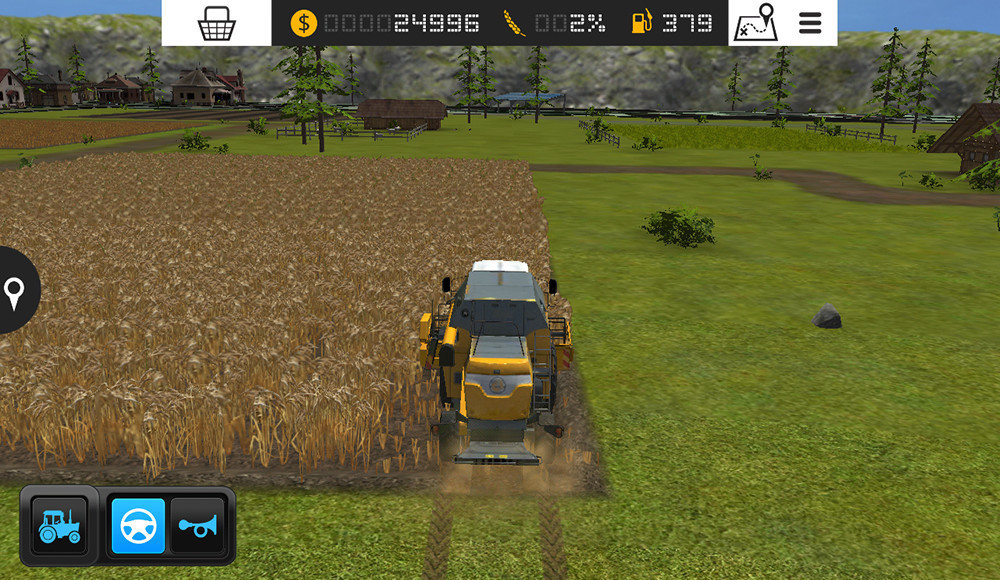
Task: Tap the location pin side tab
Action: [15, 292]
